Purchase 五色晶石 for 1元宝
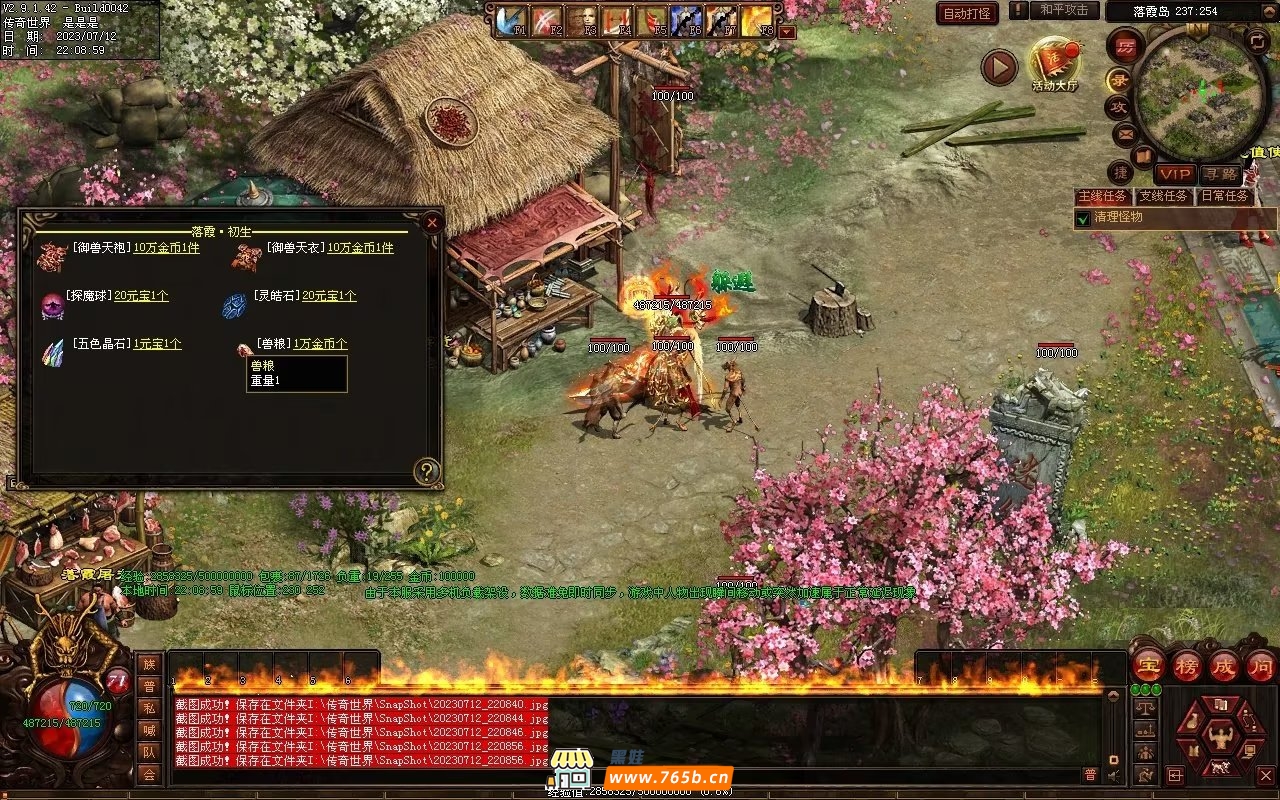This screenshot has height=800, width=1280. (157, 344)
